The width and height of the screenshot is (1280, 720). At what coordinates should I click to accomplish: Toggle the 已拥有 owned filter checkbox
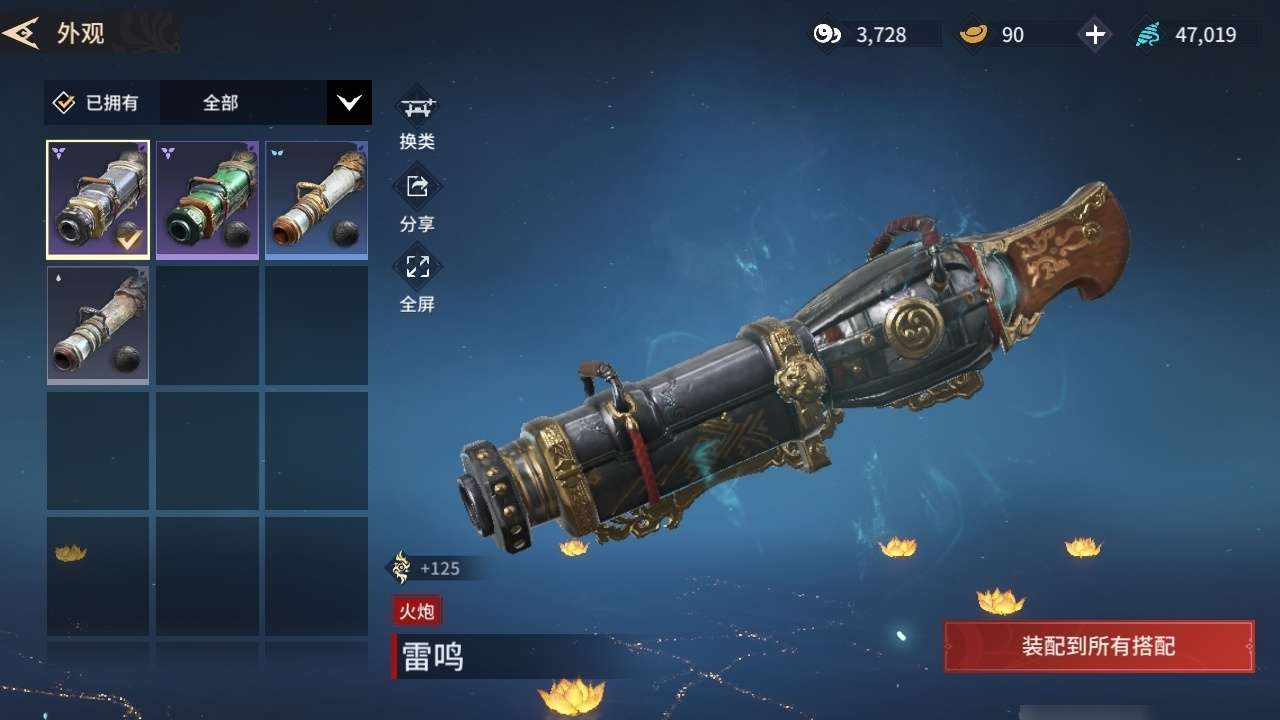point(64,102)
